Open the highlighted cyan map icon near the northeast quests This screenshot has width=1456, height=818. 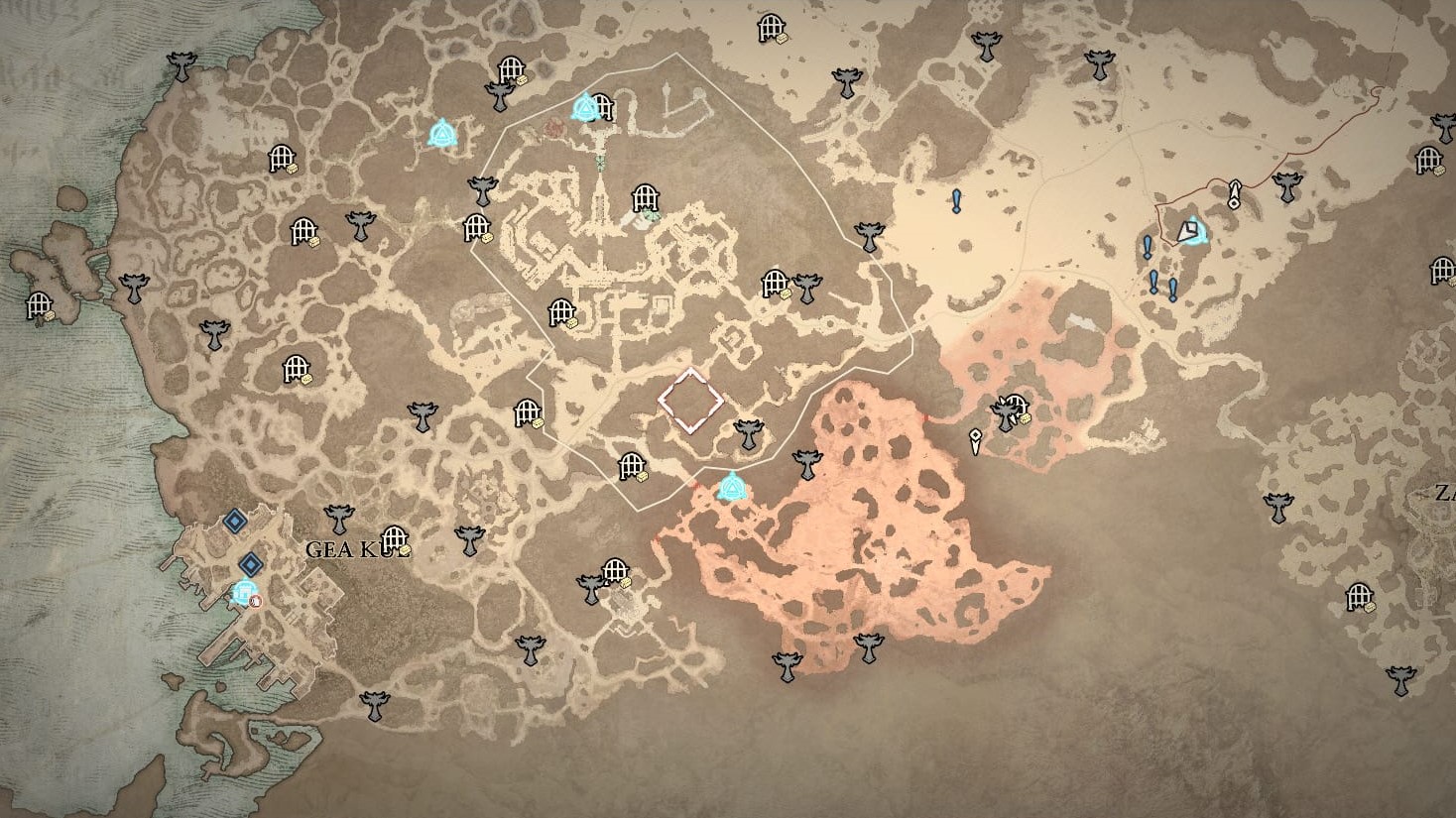tap(1188, 232)
